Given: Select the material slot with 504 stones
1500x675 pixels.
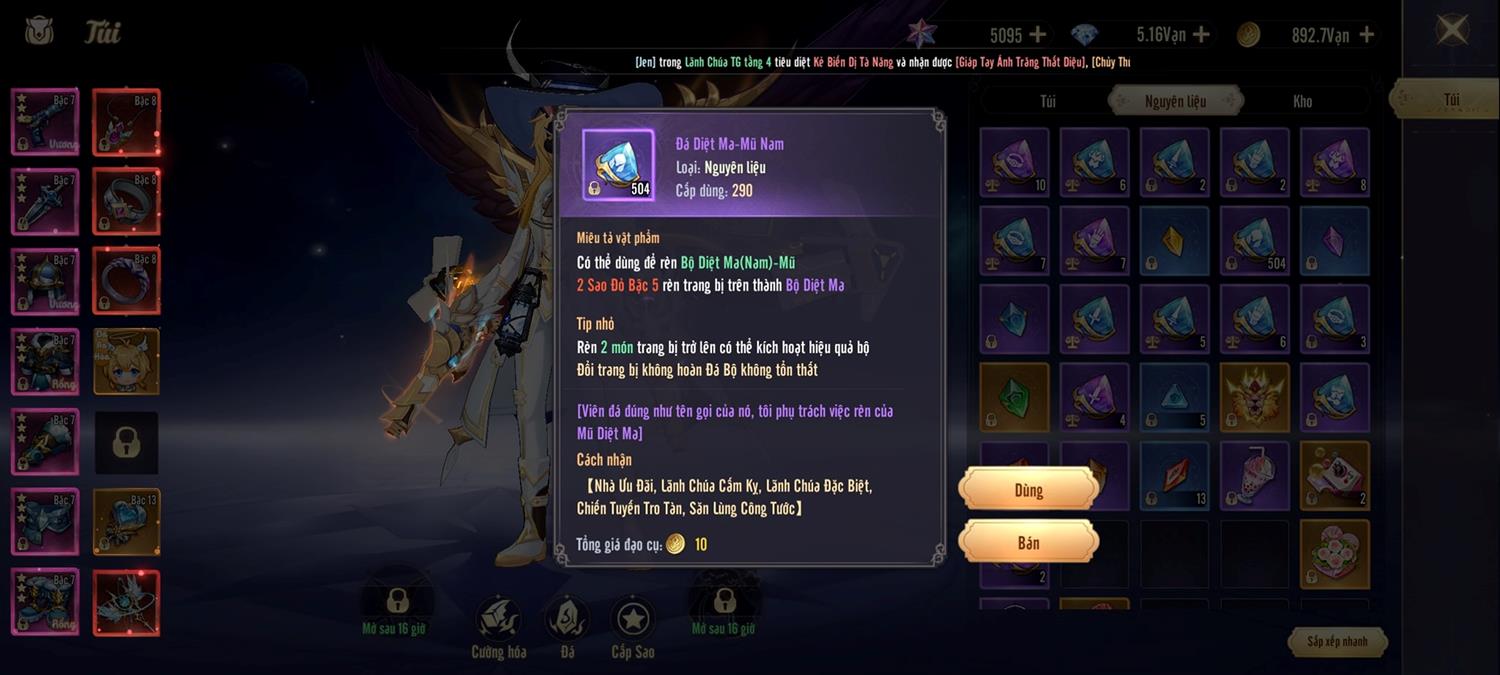Looking at the screenshot, I should 1254,241.
